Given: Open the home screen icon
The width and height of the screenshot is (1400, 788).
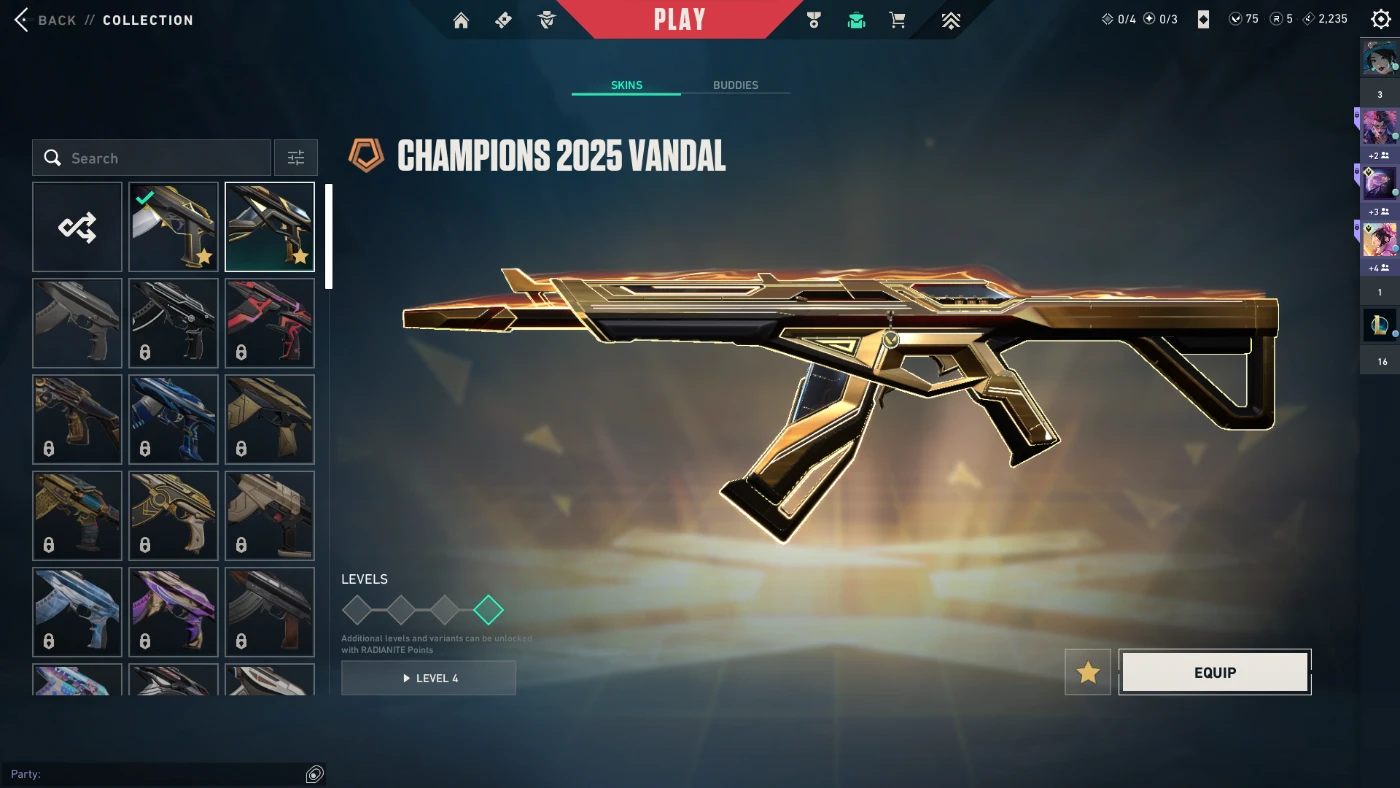Looking at the screenshot, I should coord(461,20).
